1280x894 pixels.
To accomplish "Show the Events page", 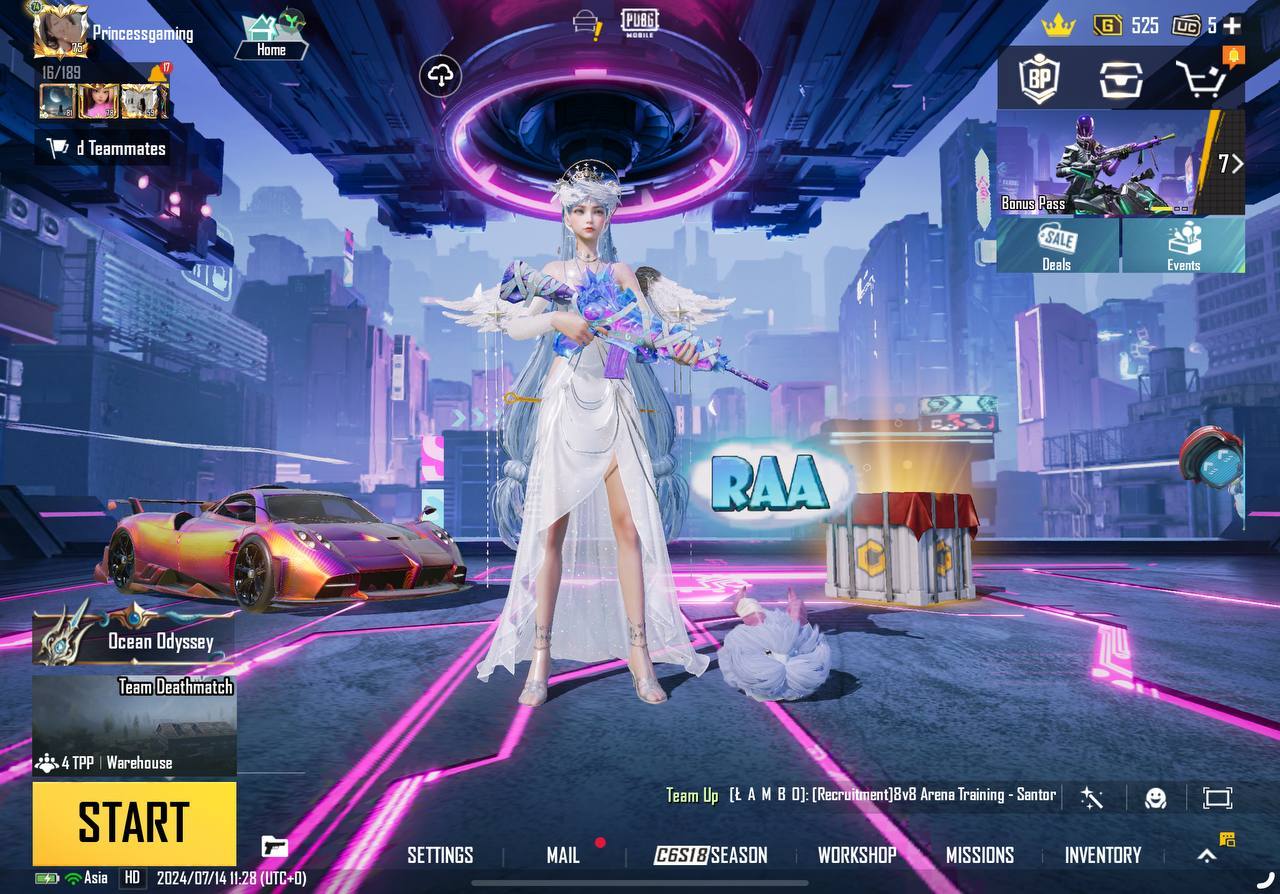I will pyautogui.click(x=1183, y=246).
